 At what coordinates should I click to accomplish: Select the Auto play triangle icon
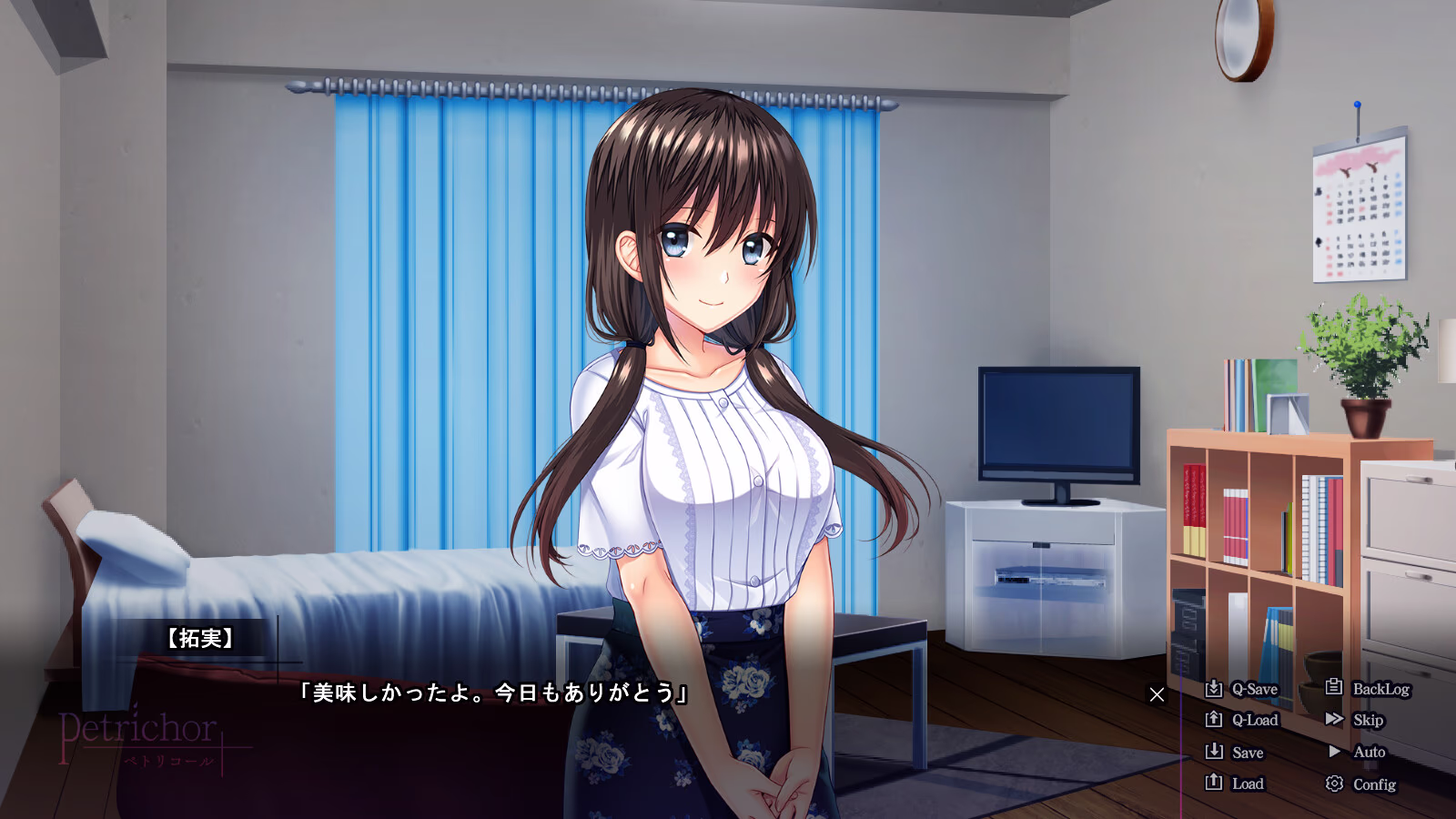tap(1335, 752)
